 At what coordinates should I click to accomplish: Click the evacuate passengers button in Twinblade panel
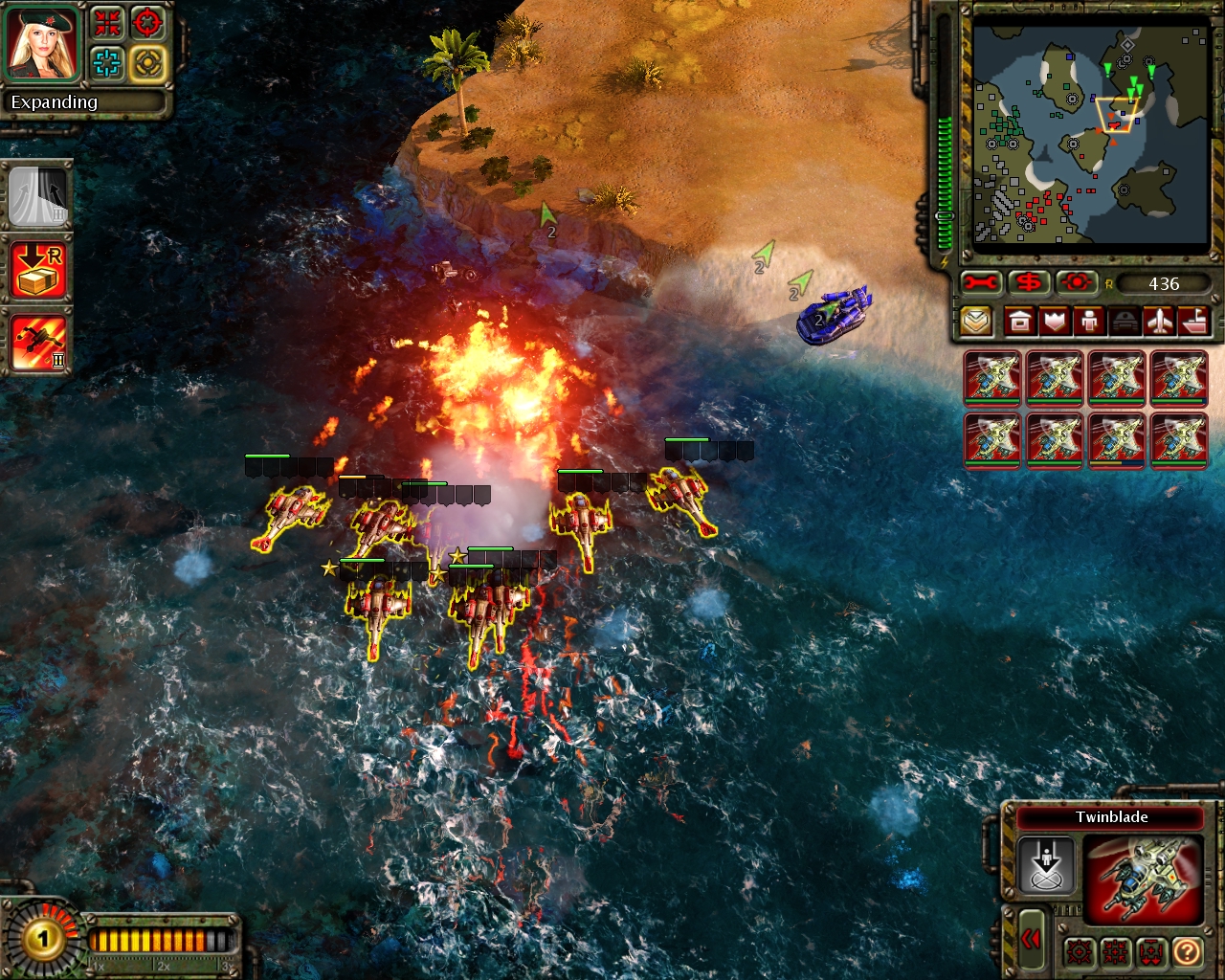point(1047,864)
